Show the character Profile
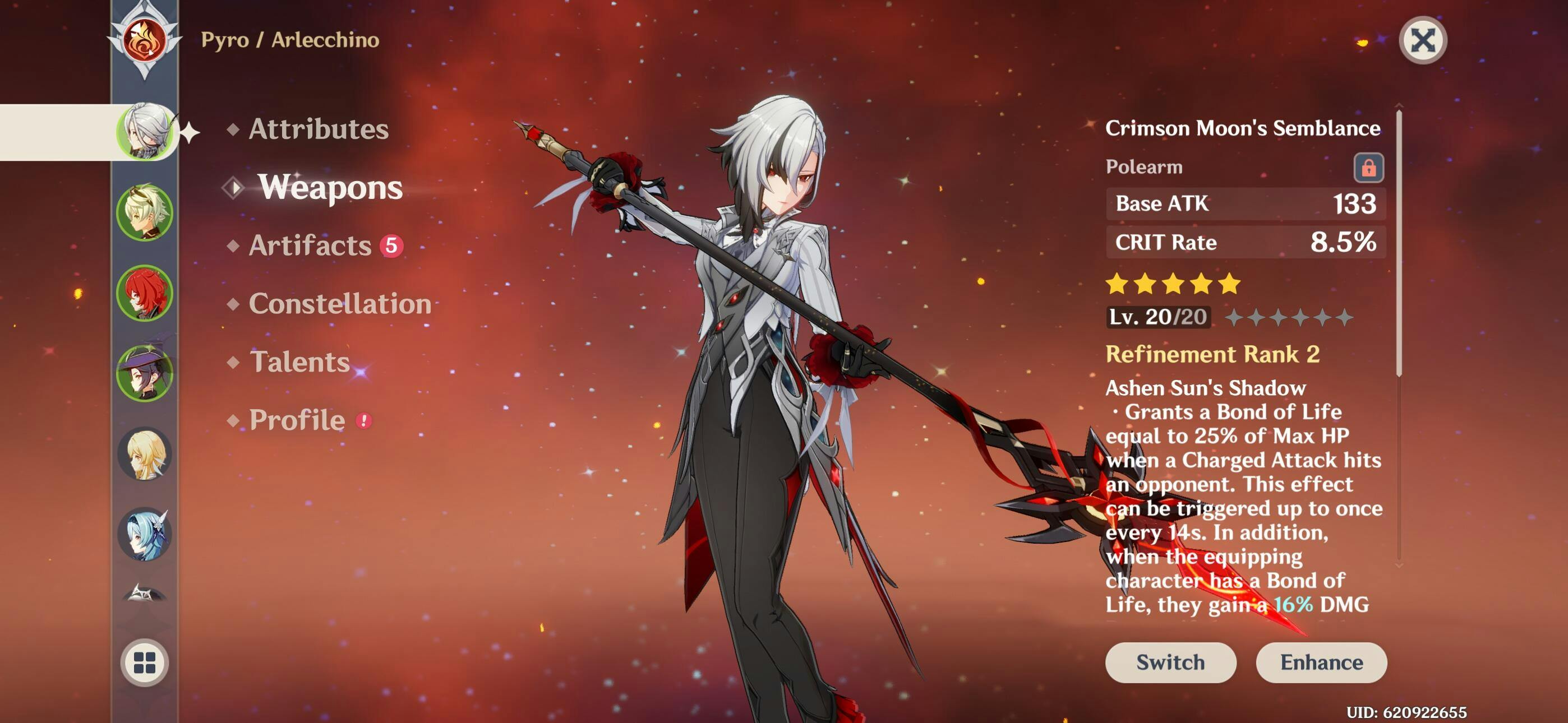This screenshot has height=723, width=1568. click(x=297, y=420)
